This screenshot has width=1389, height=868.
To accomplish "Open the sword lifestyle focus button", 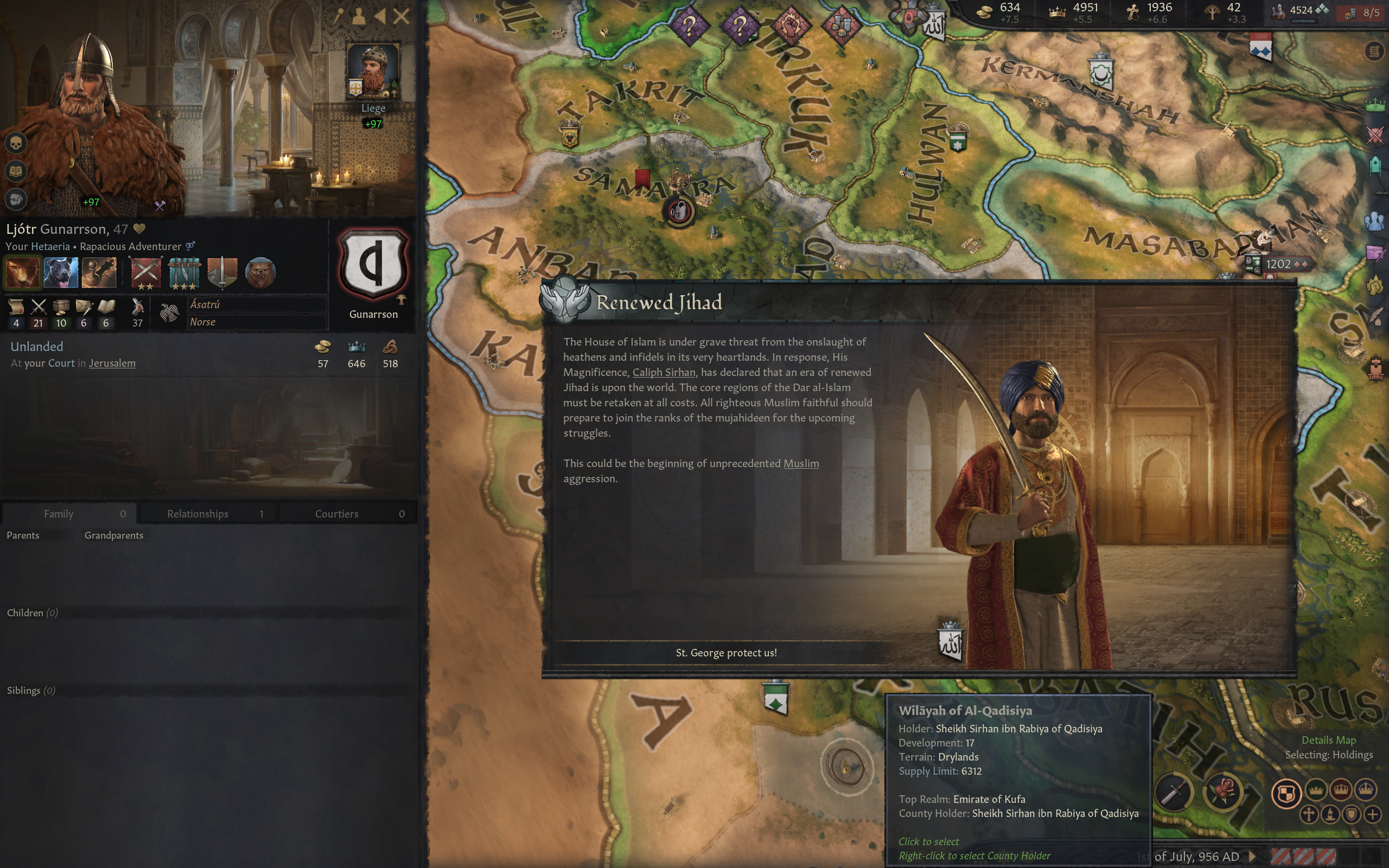I will tap(1174, 793).
